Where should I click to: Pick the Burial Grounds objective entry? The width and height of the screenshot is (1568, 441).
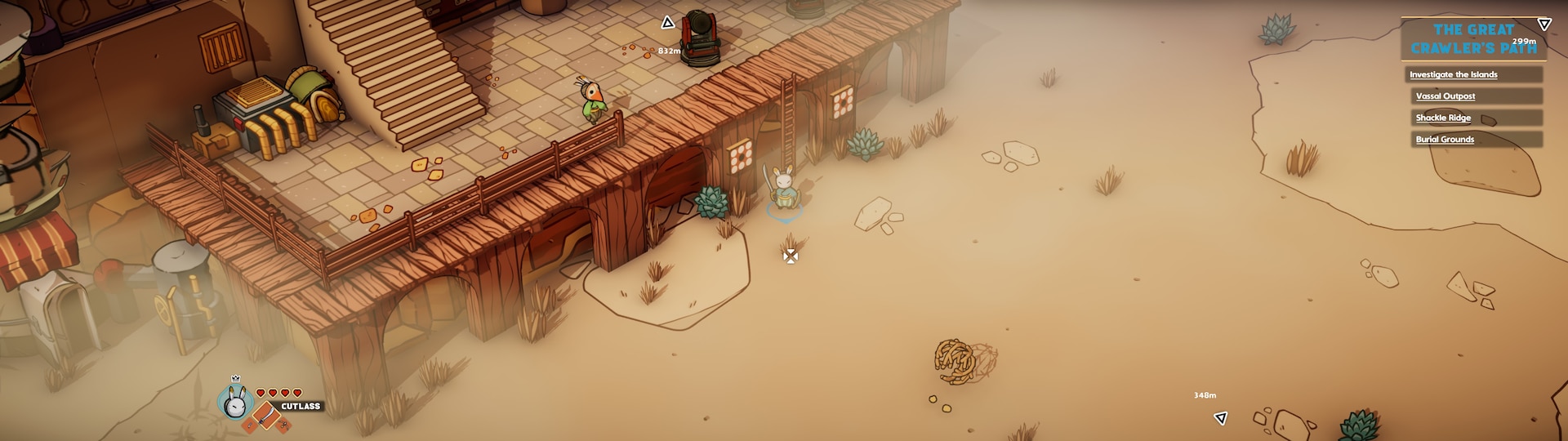tap(1445, 140)
